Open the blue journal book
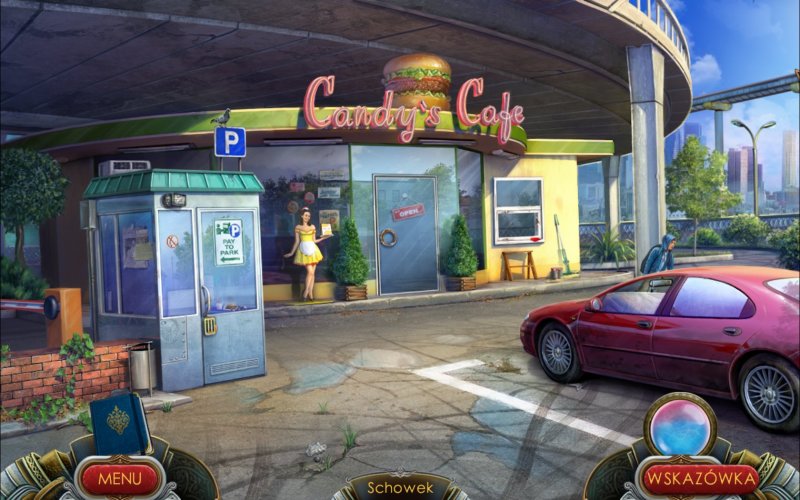 [119, 424]
